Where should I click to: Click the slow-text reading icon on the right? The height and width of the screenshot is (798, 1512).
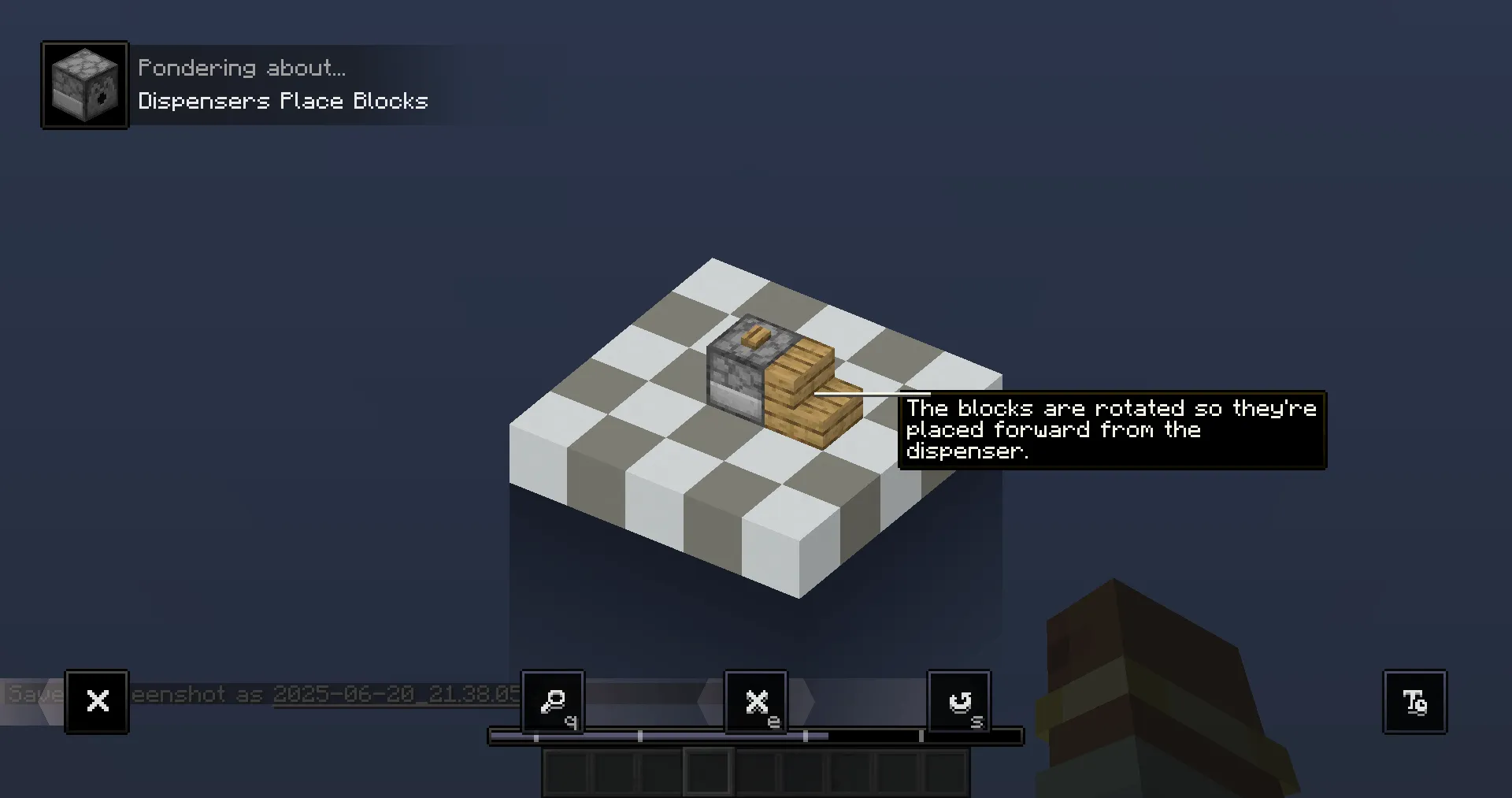tap(1414, 701)
